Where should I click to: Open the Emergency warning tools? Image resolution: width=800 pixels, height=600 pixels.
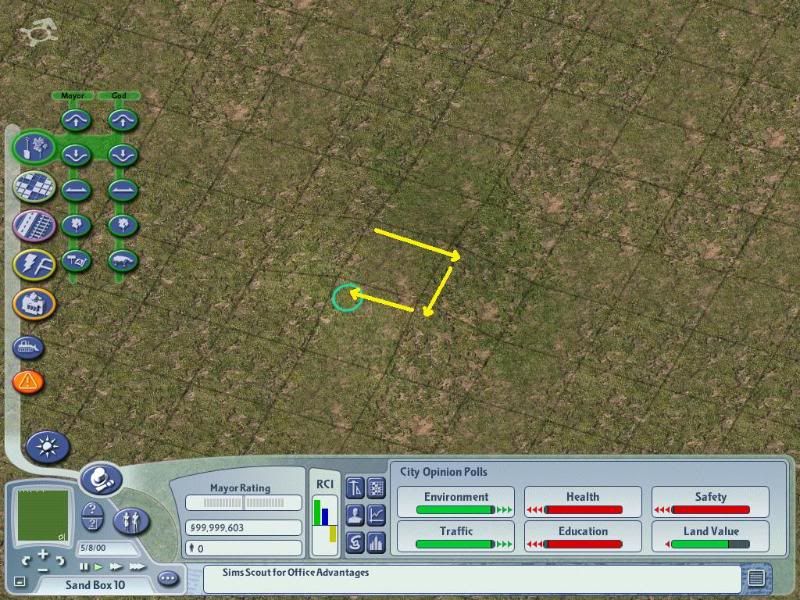(x=28, y=381)
